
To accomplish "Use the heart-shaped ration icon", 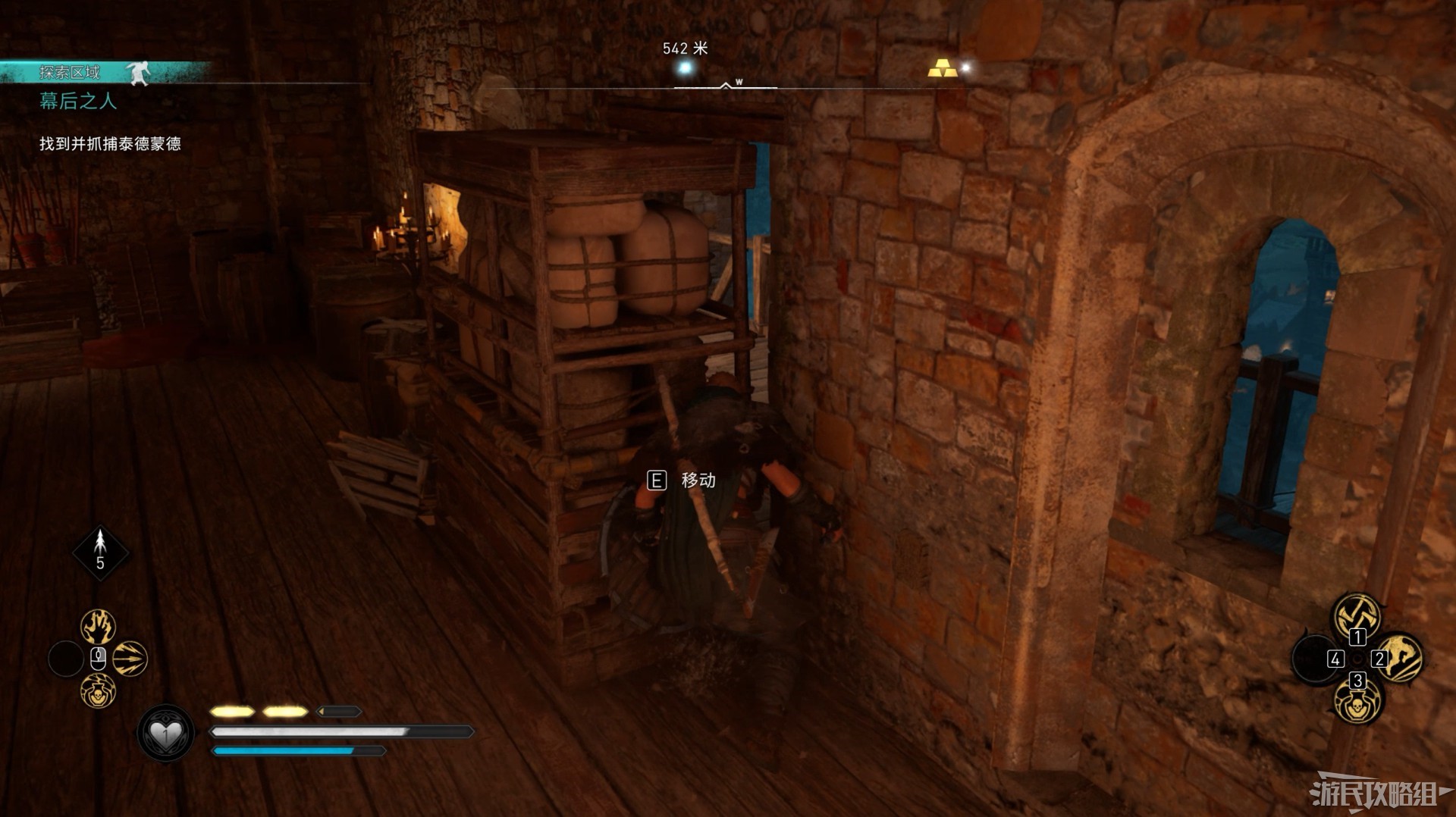I will (x=166, y=733).
